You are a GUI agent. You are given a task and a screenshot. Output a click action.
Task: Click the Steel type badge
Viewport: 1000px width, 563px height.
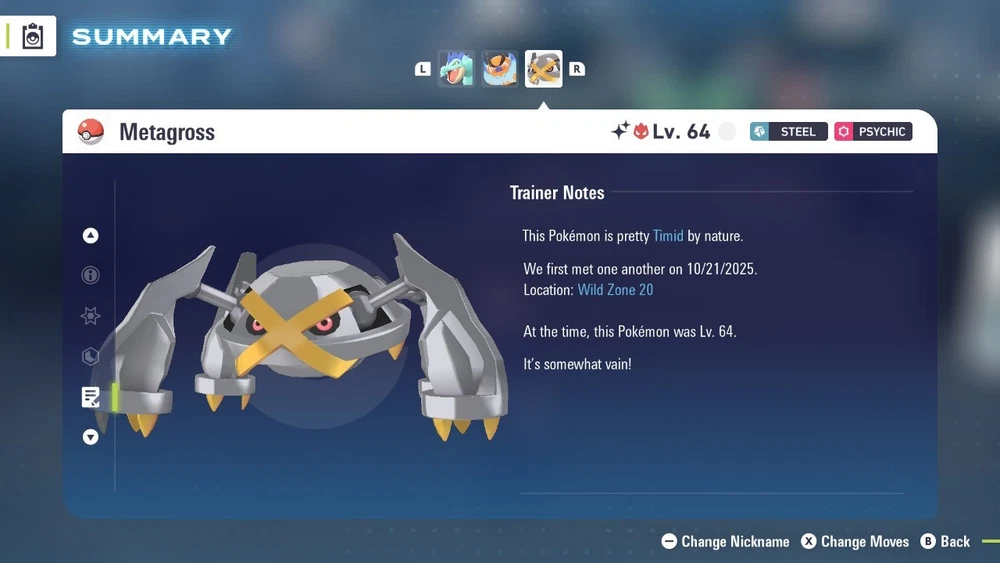(789, 132)
